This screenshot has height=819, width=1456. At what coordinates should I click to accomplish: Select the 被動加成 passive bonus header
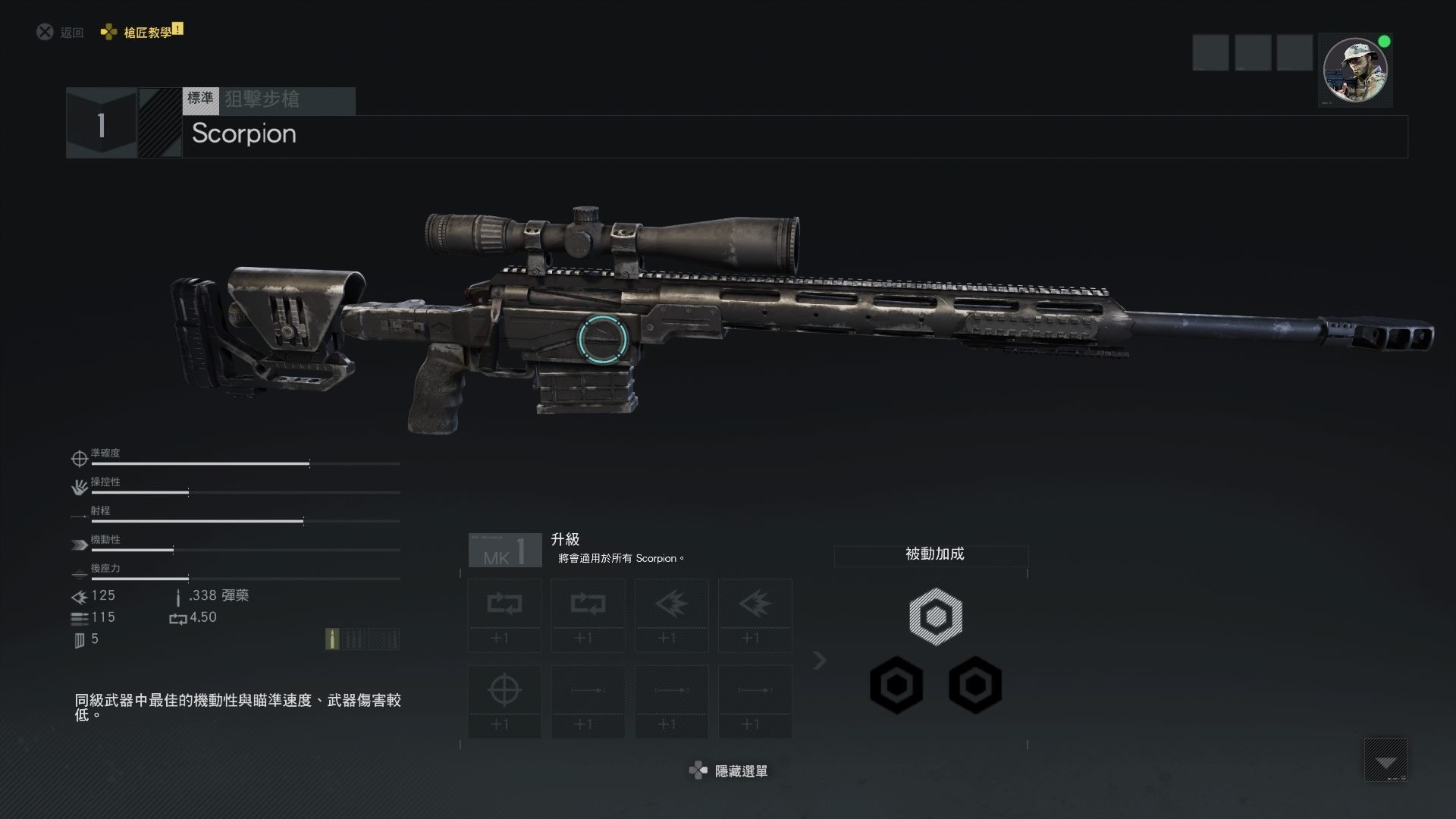coord(934,554)
